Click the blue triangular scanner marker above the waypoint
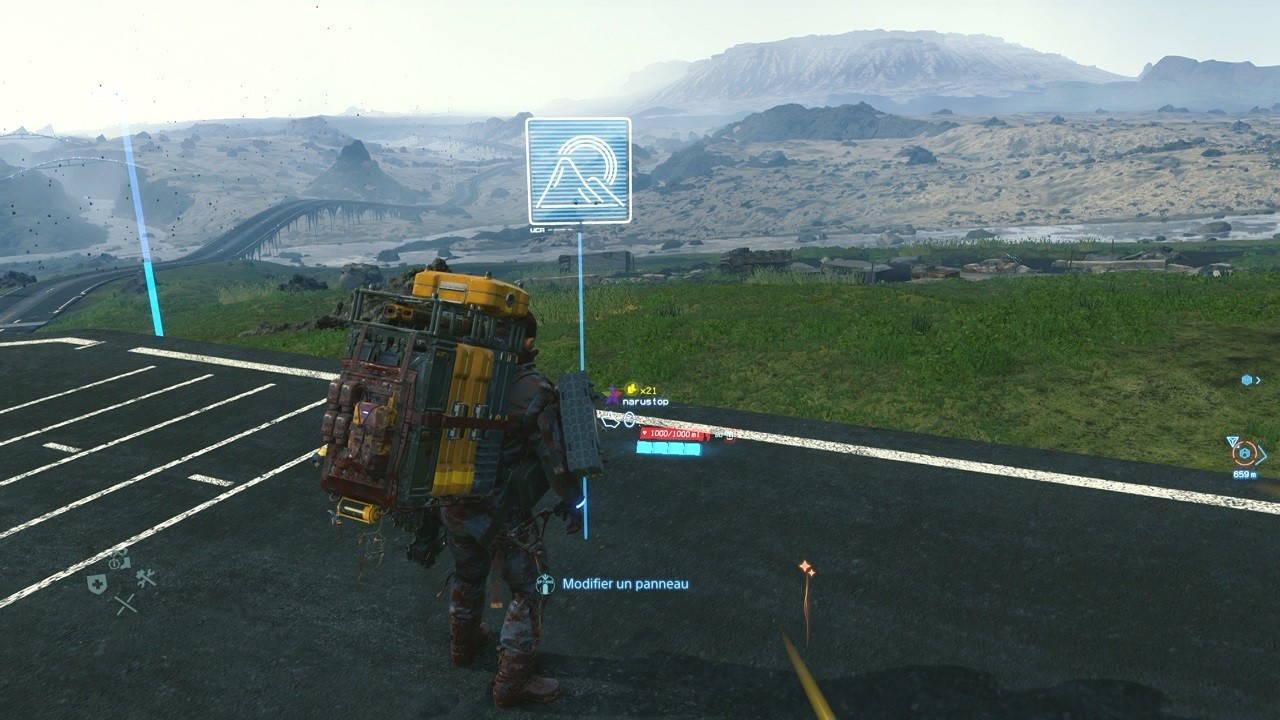Image resolution: width=1280 pixels, height=720 pixels. [1232, 439]
